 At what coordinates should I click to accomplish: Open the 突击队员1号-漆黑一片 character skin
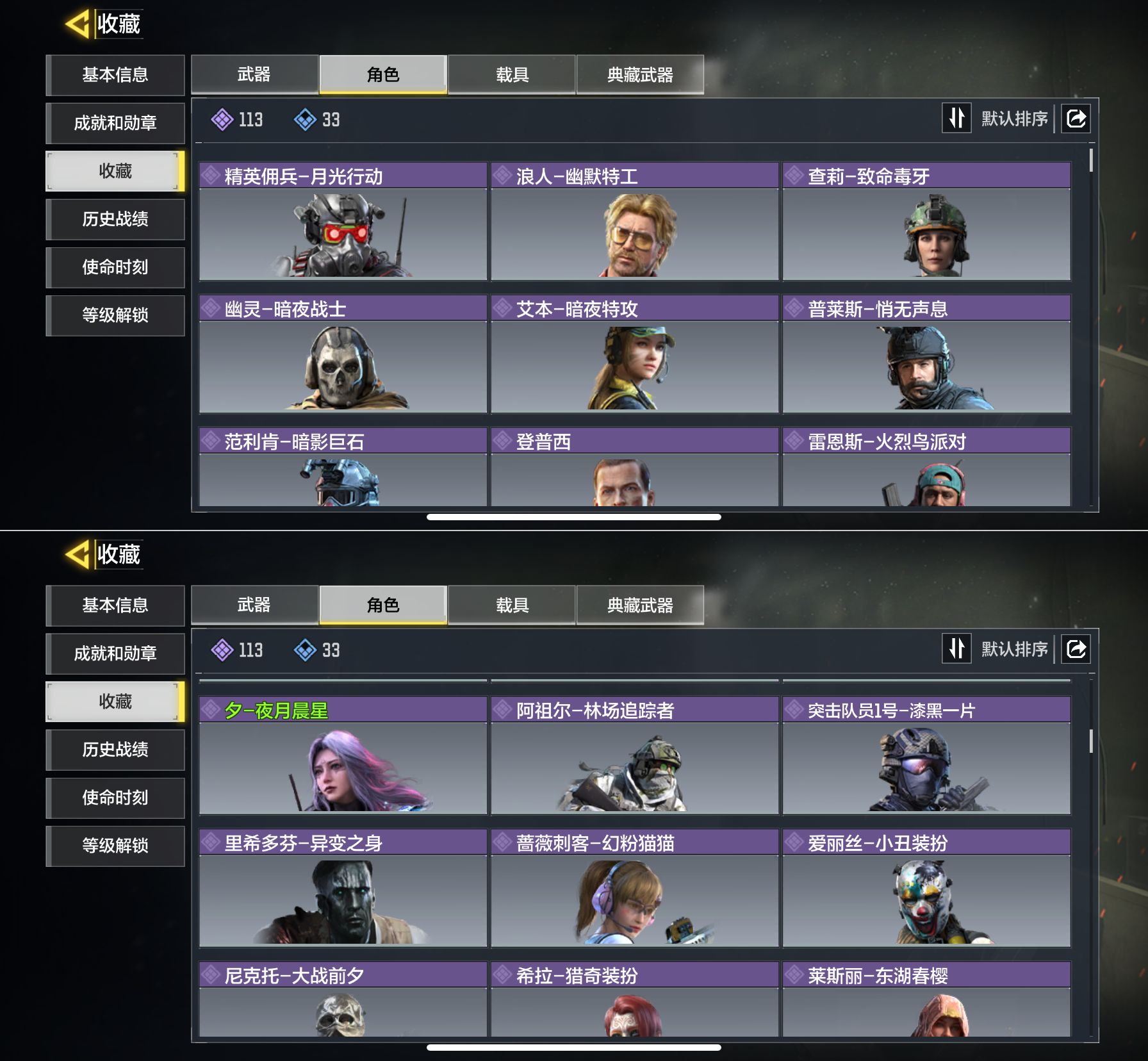926,756
